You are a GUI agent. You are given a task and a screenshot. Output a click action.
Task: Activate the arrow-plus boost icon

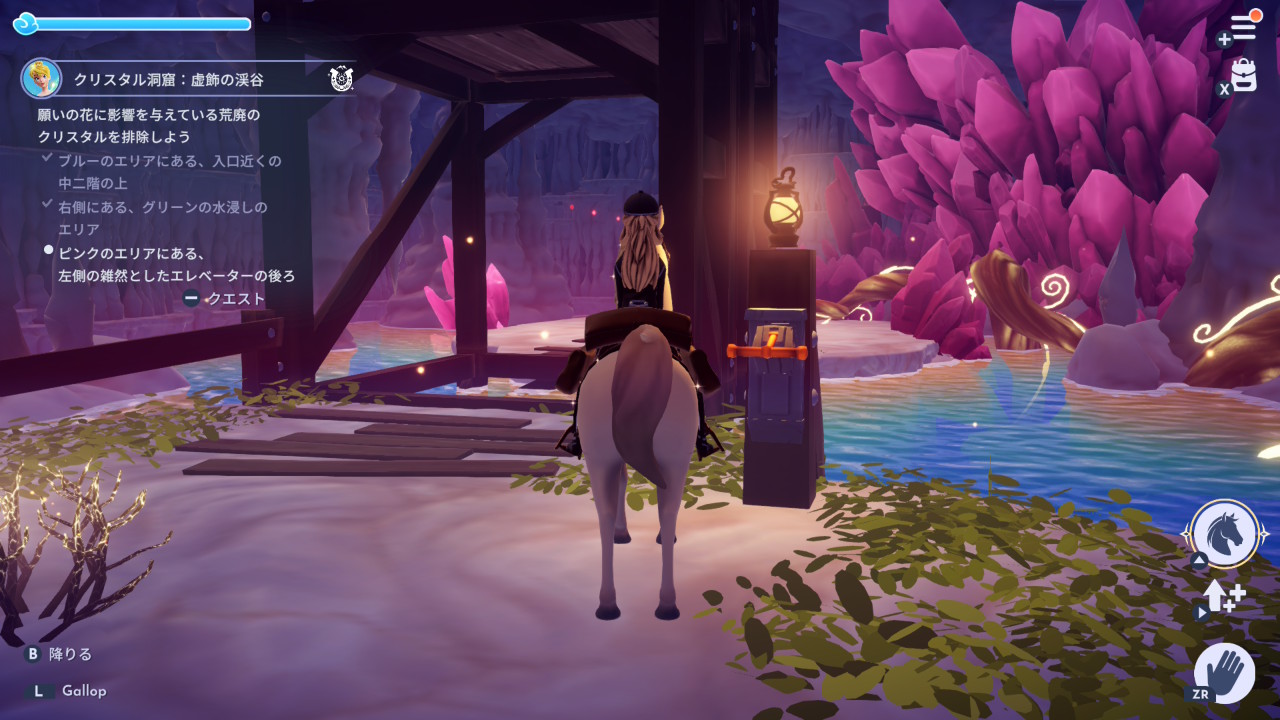1223,596
